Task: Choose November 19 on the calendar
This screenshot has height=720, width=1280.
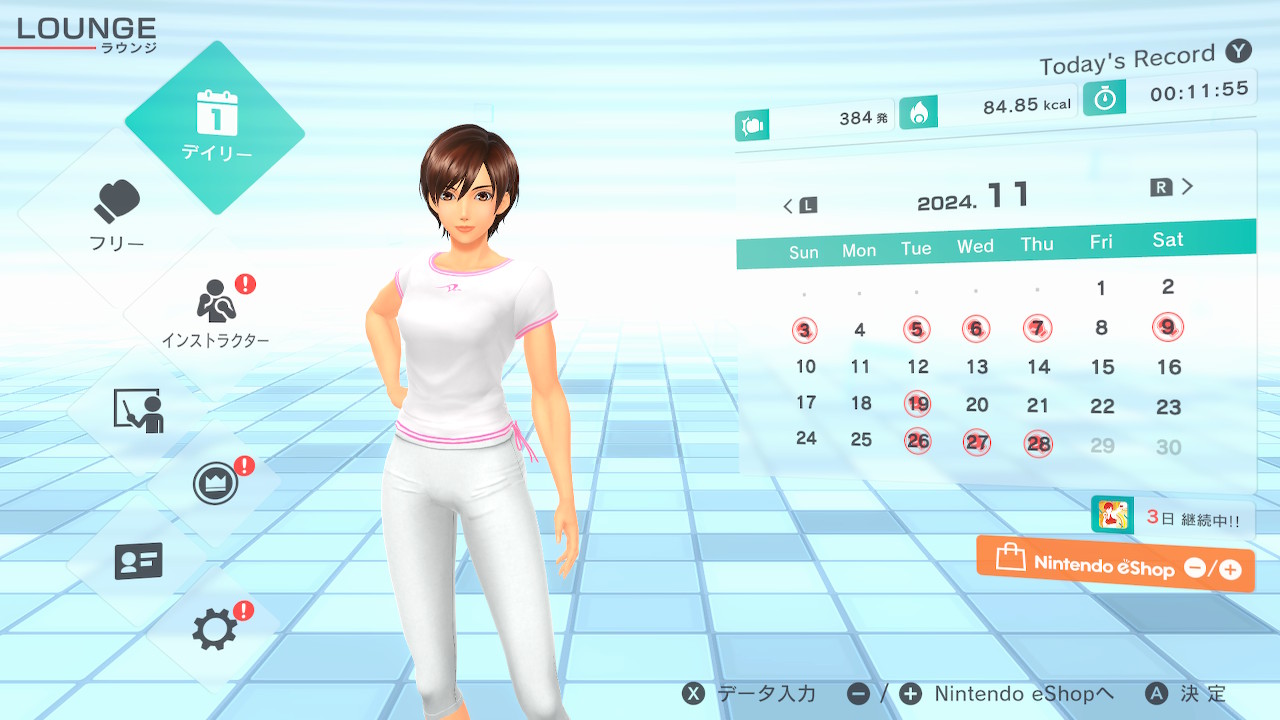Action: click(x=917, y=404)
